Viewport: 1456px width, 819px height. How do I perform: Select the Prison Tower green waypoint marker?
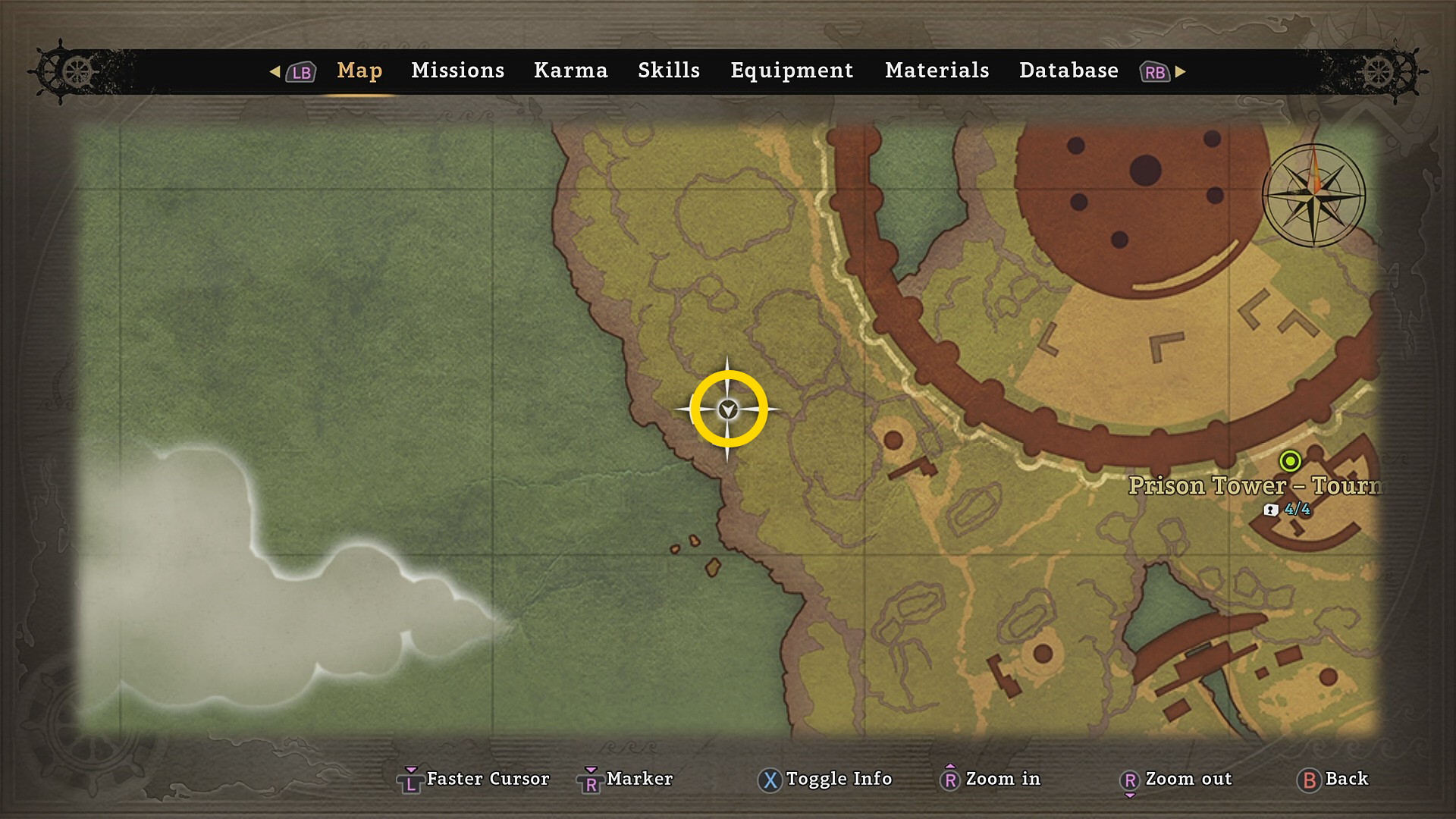pos(1290,460)
